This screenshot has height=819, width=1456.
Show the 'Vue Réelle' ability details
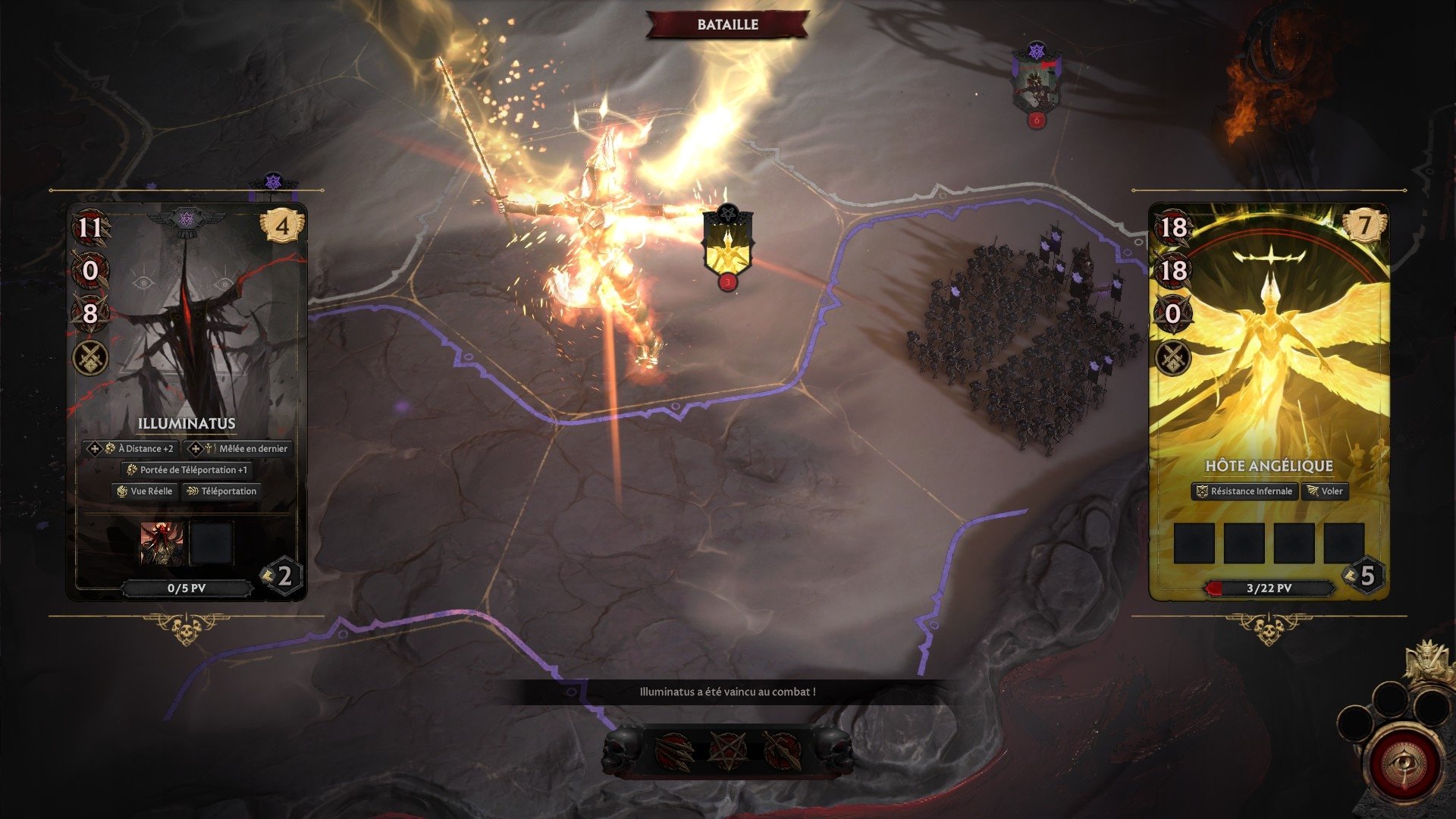point(144,491)
